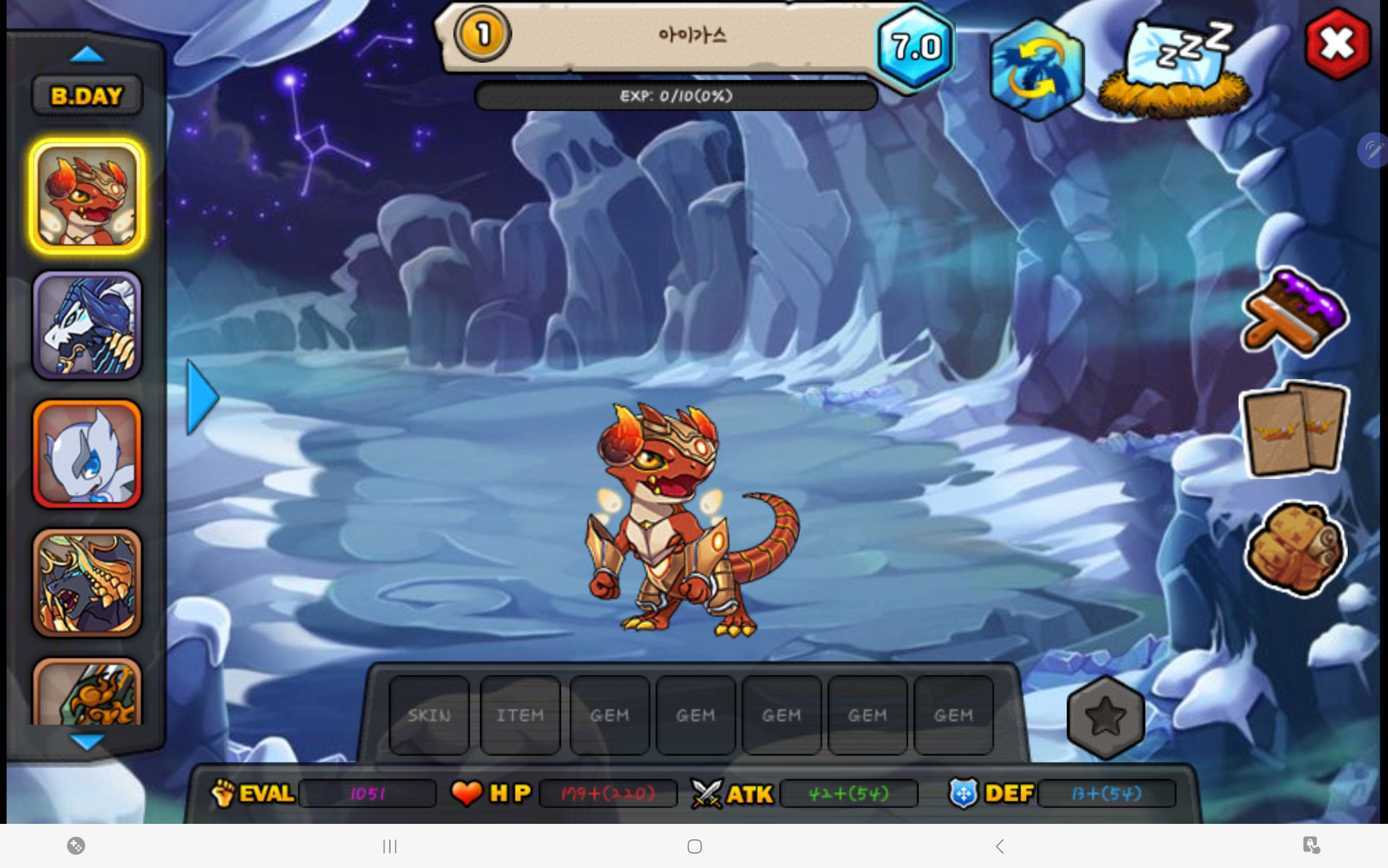Tap the Android back button

(x=1000, y=846)
